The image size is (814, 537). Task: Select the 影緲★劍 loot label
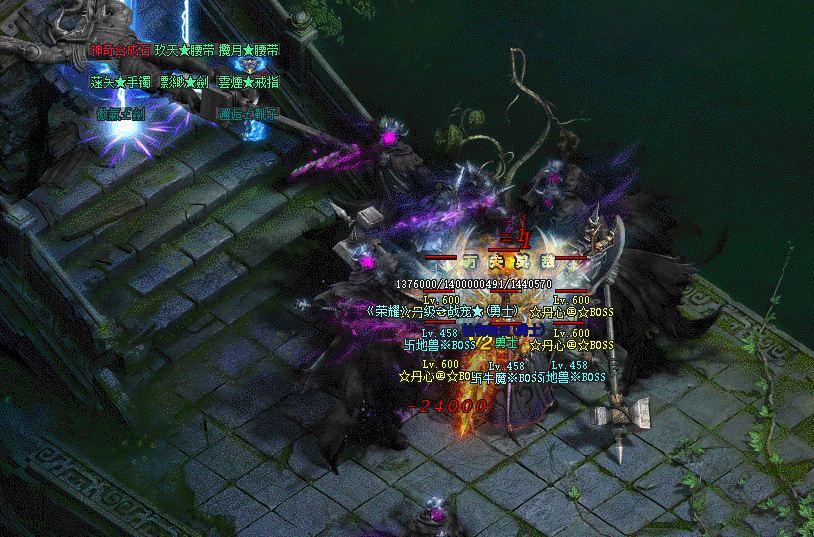(184, 81)
